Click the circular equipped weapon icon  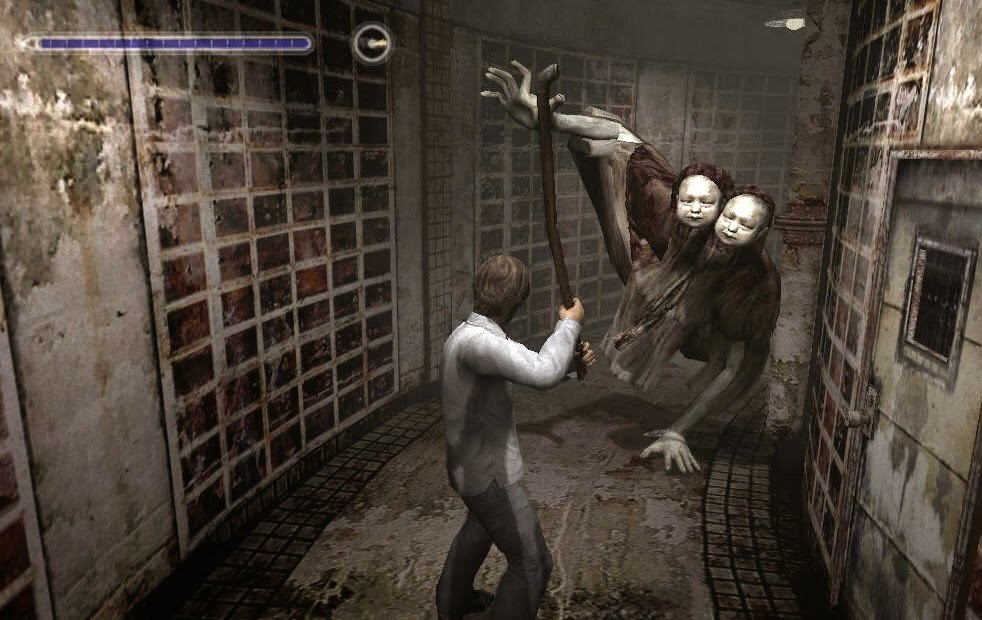point(372,44)
